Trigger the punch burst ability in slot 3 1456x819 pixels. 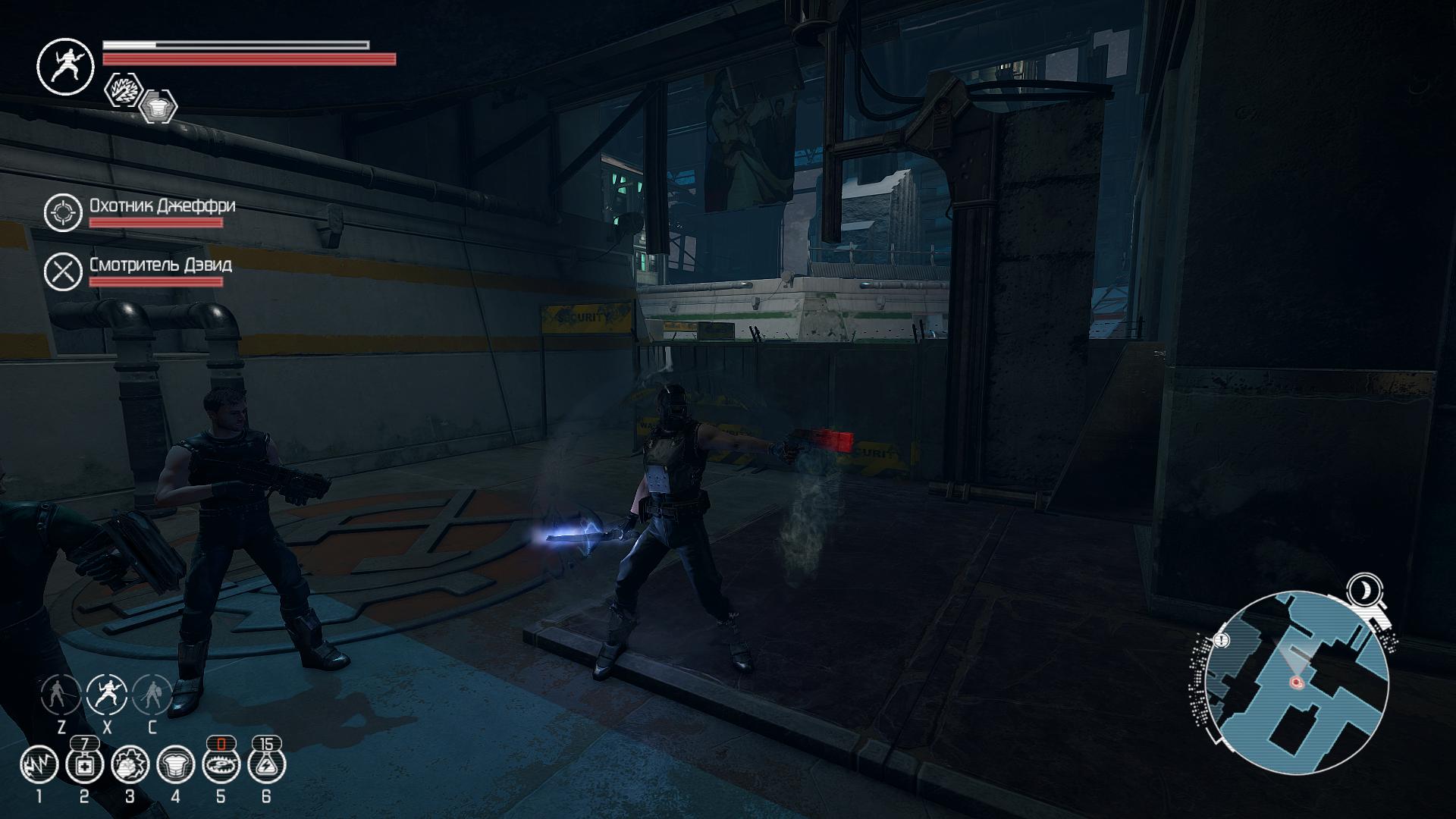click(x=130, y=764)
